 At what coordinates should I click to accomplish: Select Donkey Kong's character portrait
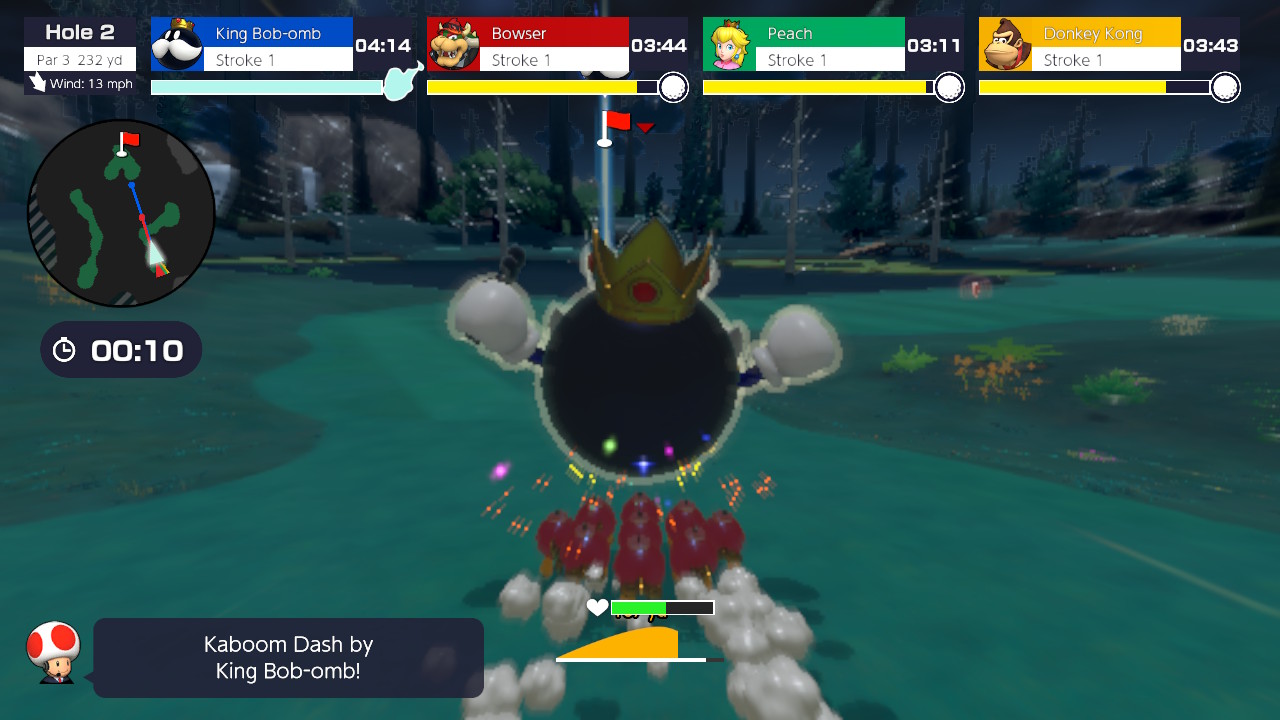point(1005,44)
